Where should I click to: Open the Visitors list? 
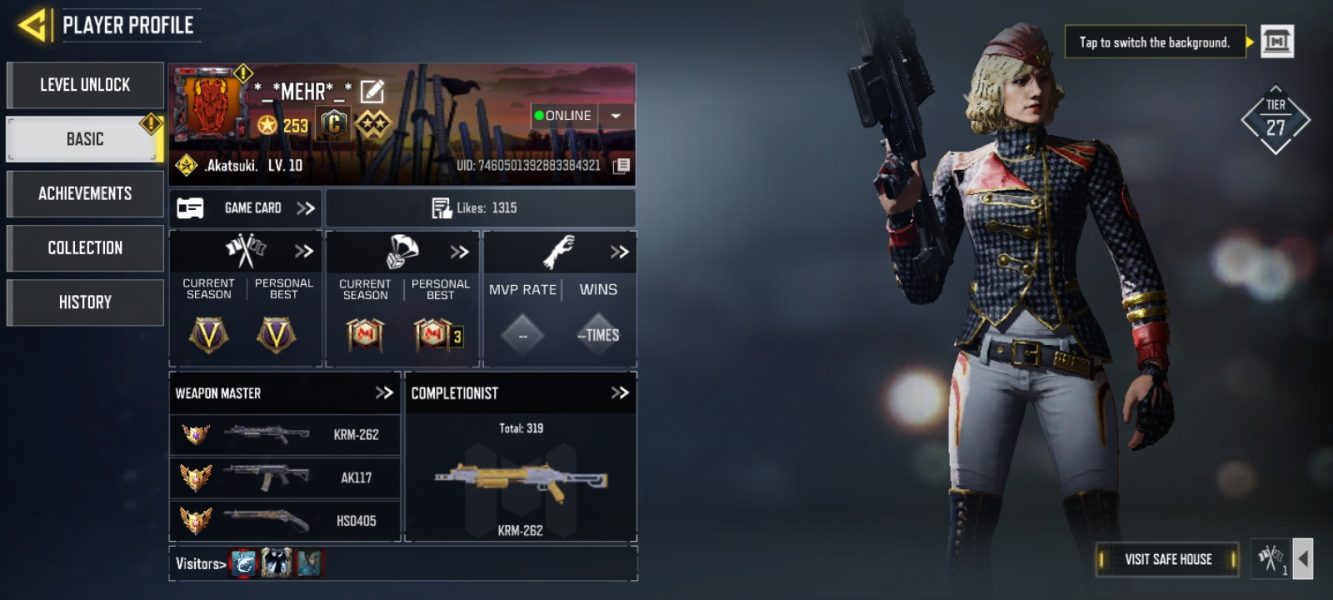click(200, 564)
